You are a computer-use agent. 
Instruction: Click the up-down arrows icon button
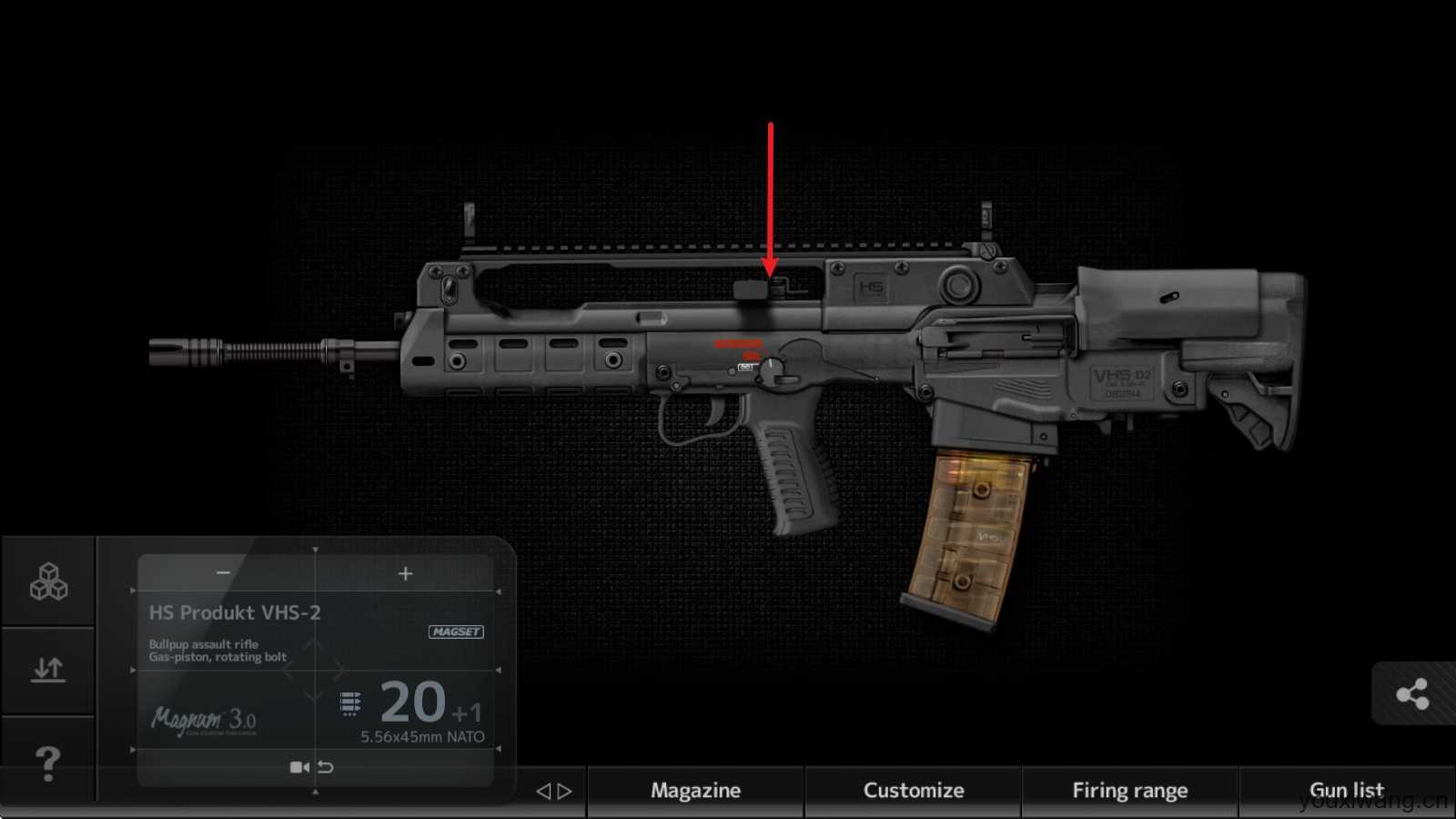pyautogui.click(x=48, y=670)
